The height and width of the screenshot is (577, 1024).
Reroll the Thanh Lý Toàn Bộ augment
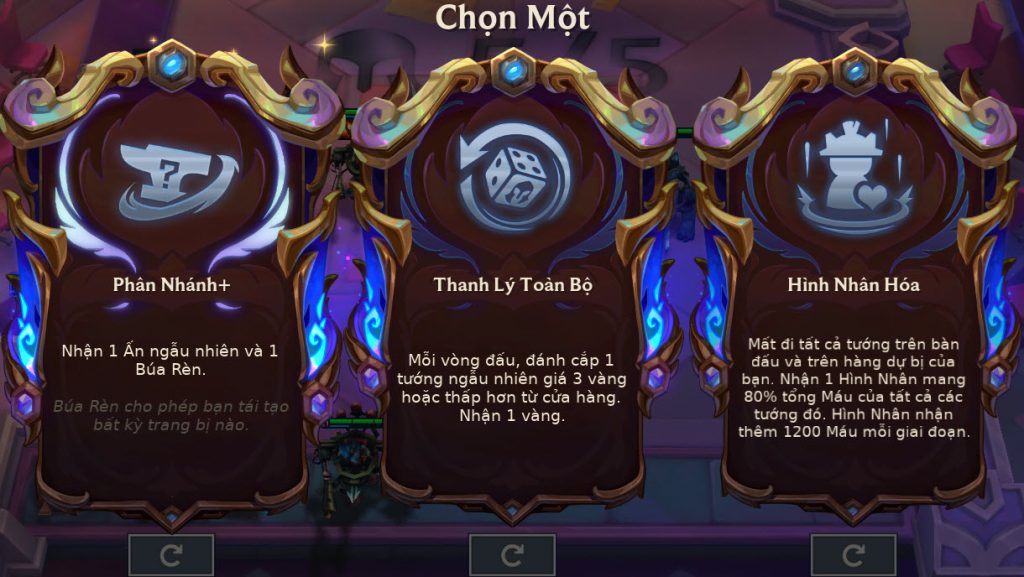512,555
